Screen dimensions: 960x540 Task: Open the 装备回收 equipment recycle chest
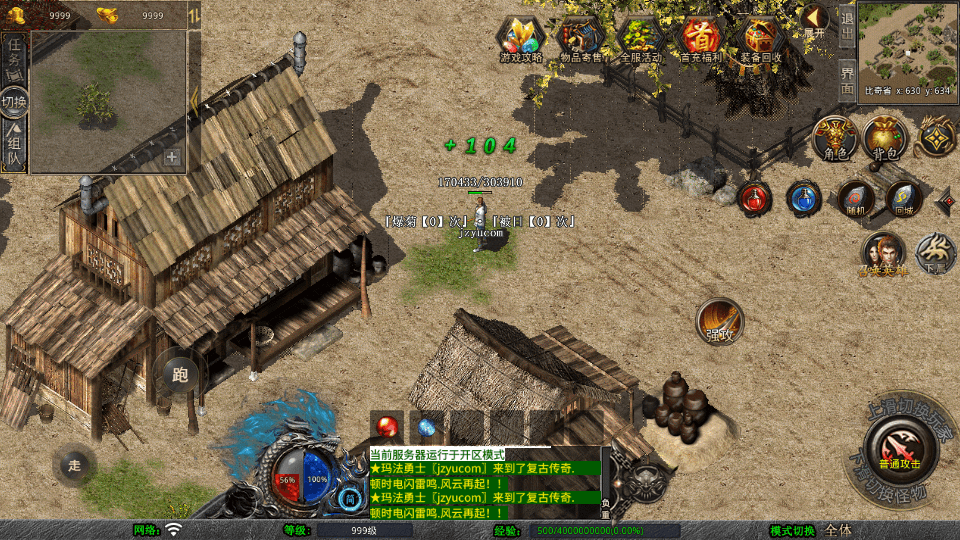click(x=760, y=40)
